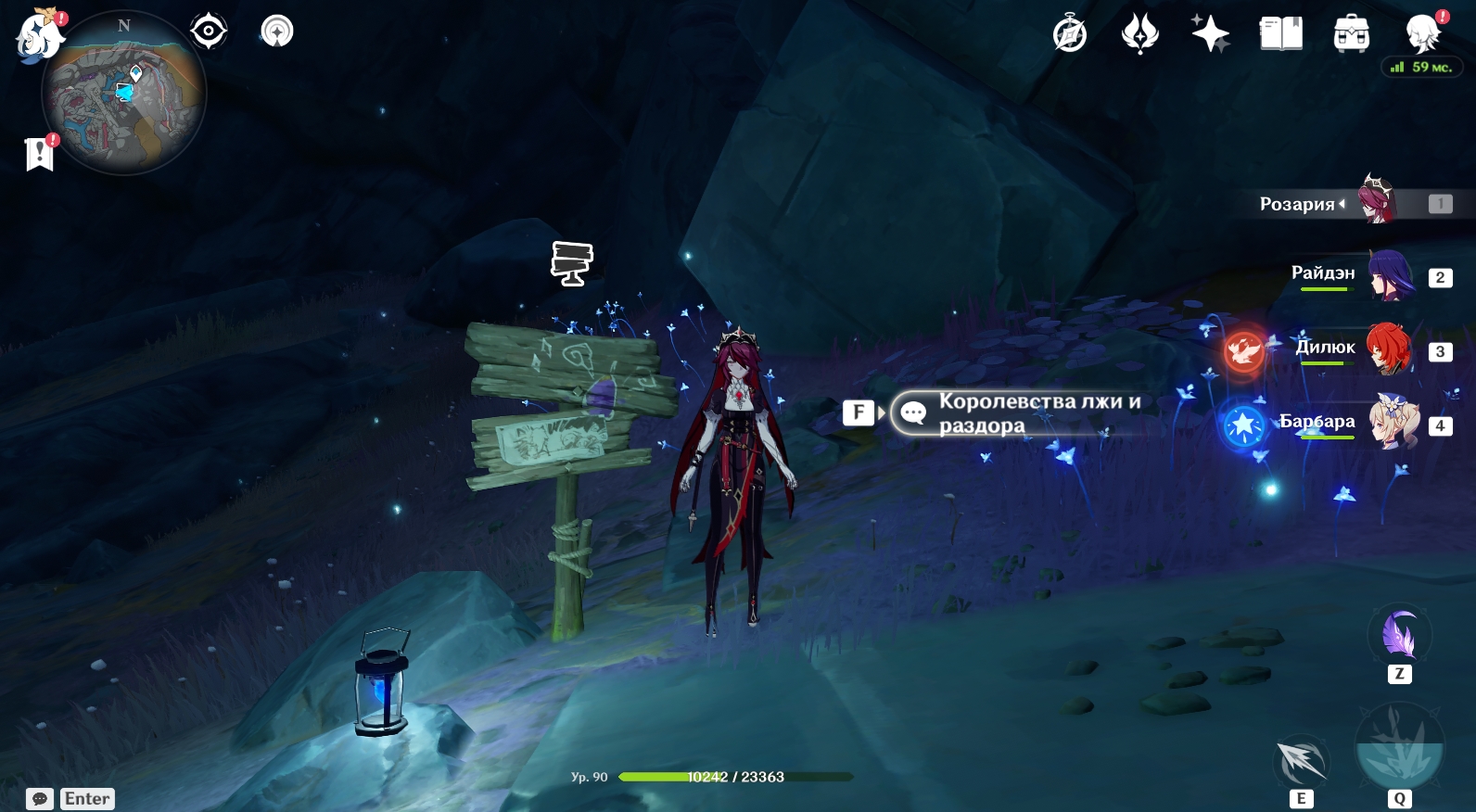This screenshot has height=812, width=1476.
Task: Open the circular minimap
Action: (123, 94)
